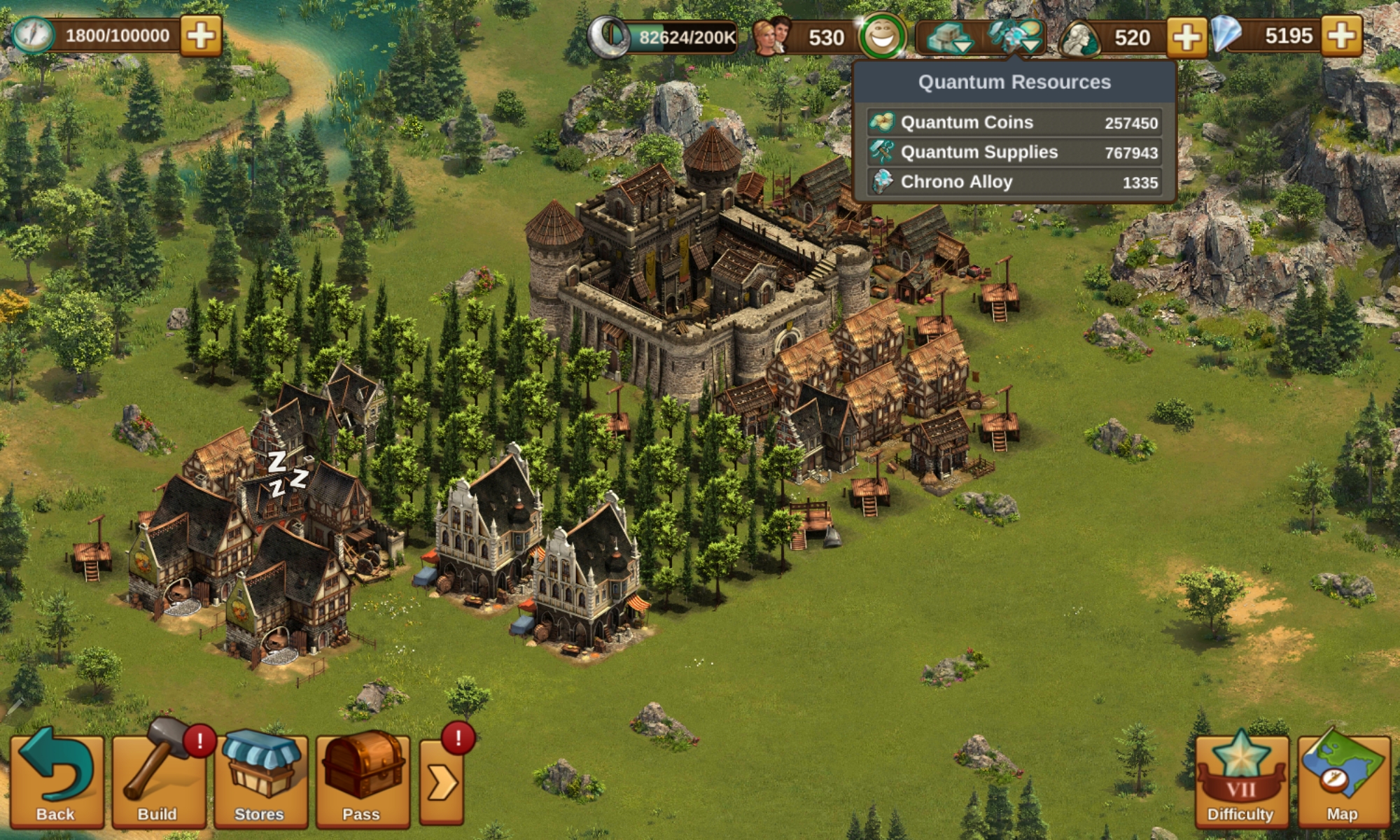Open the Map view

[1343, 779]
